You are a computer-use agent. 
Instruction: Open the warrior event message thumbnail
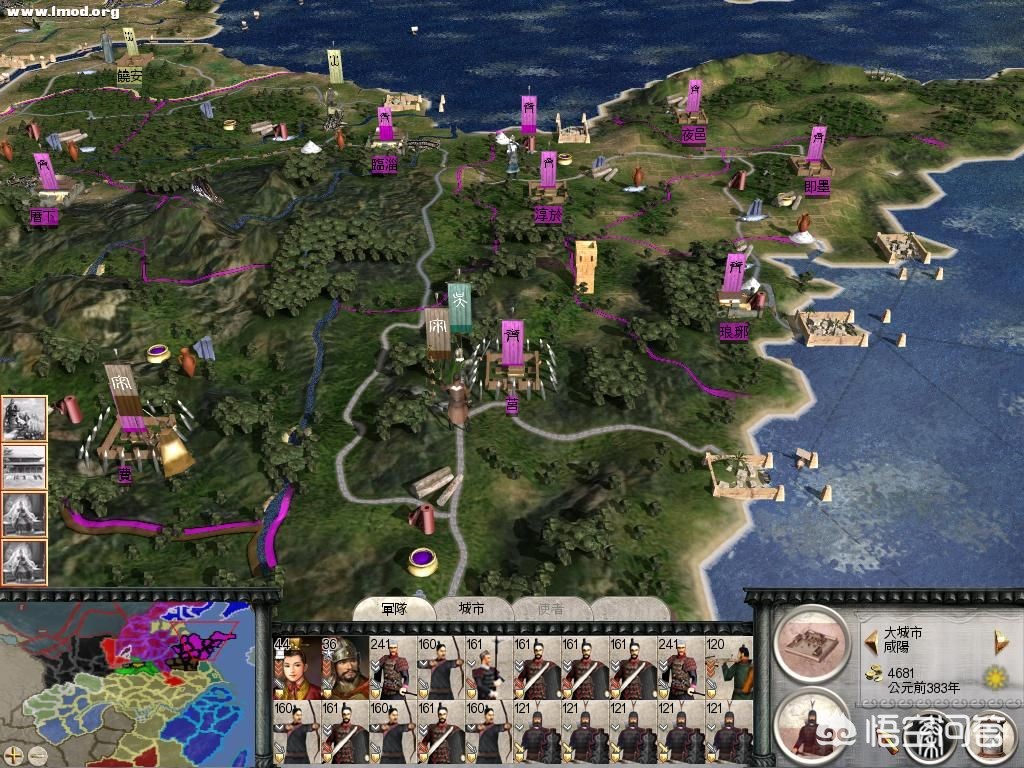pyautogui.click(x=24, y=419)
